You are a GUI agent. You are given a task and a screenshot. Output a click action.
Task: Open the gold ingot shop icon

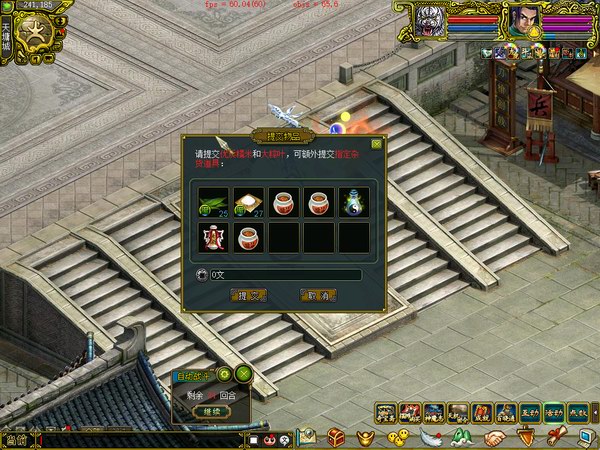(x=368, y=437)
